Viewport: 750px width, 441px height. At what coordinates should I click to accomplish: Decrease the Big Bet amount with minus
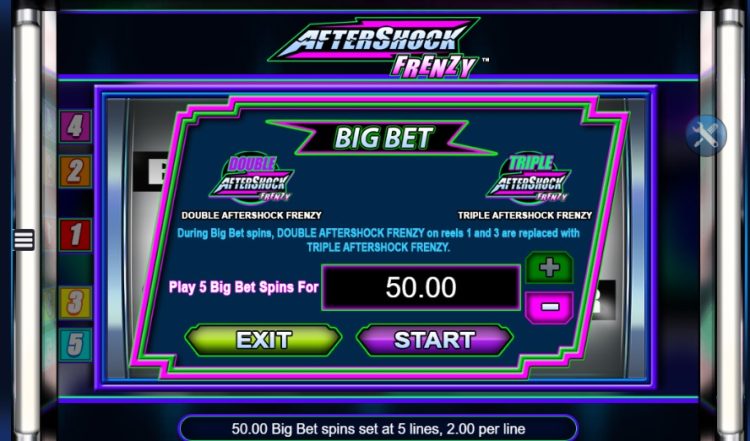pyautogui.click(x=548, y=305)
